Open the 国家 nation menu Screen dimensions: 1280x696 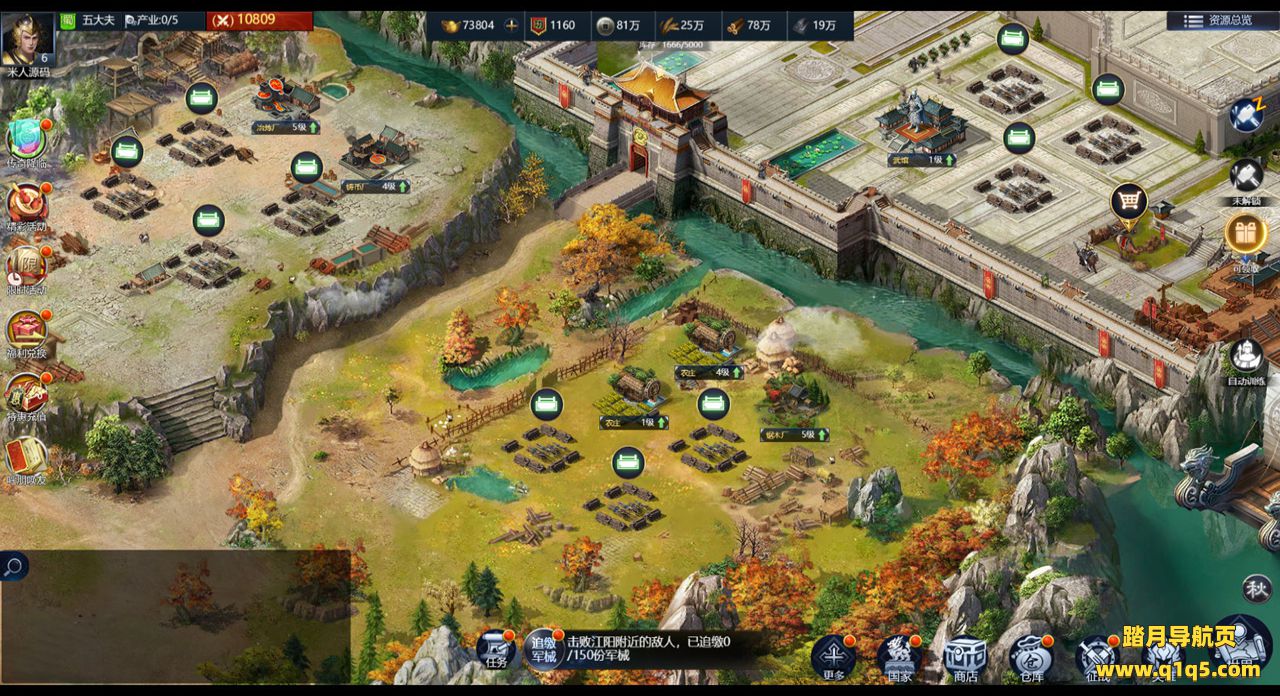(899, 655)
